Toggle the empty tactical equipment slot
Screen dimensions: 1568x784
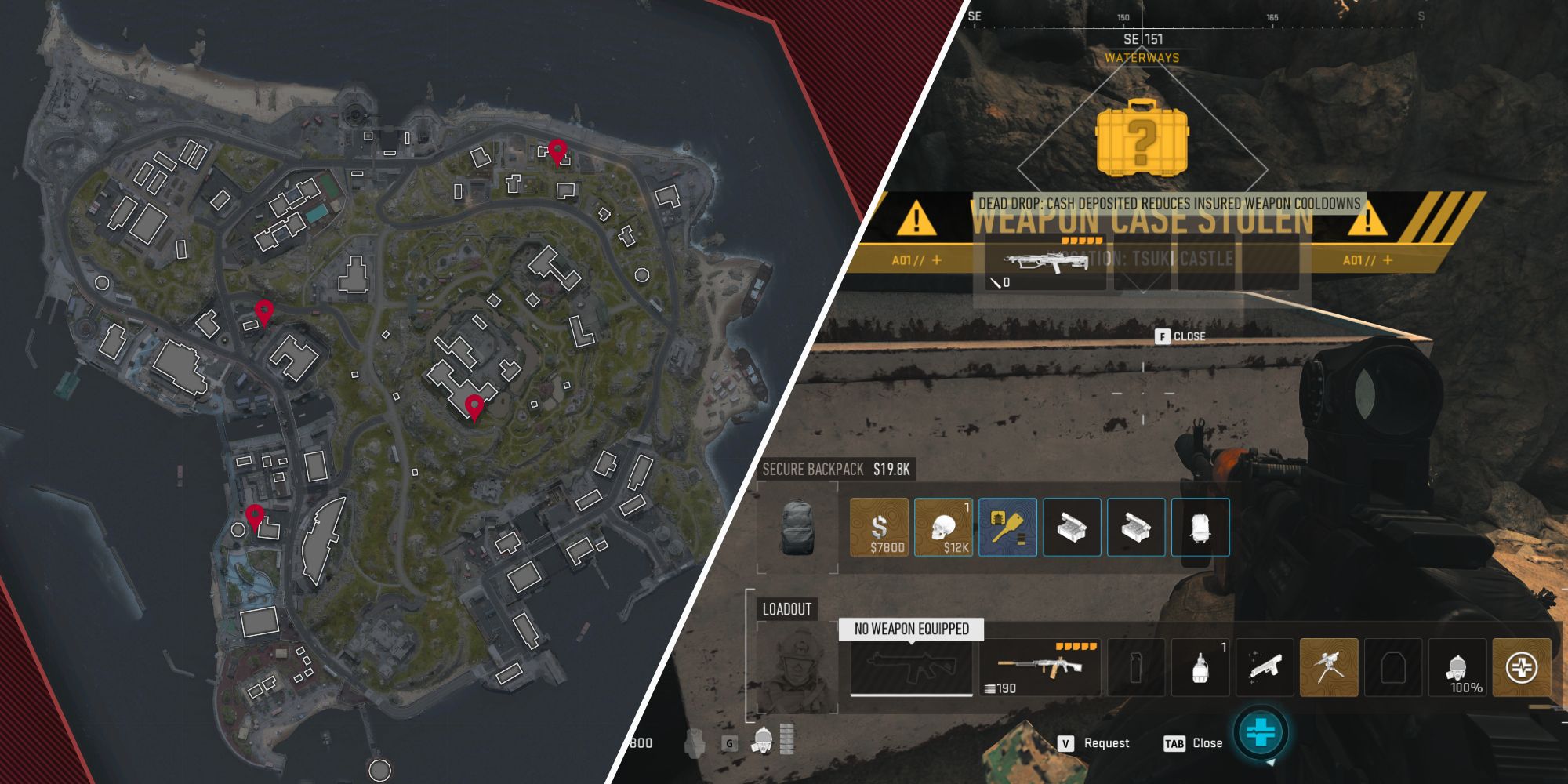point(1137,666)
